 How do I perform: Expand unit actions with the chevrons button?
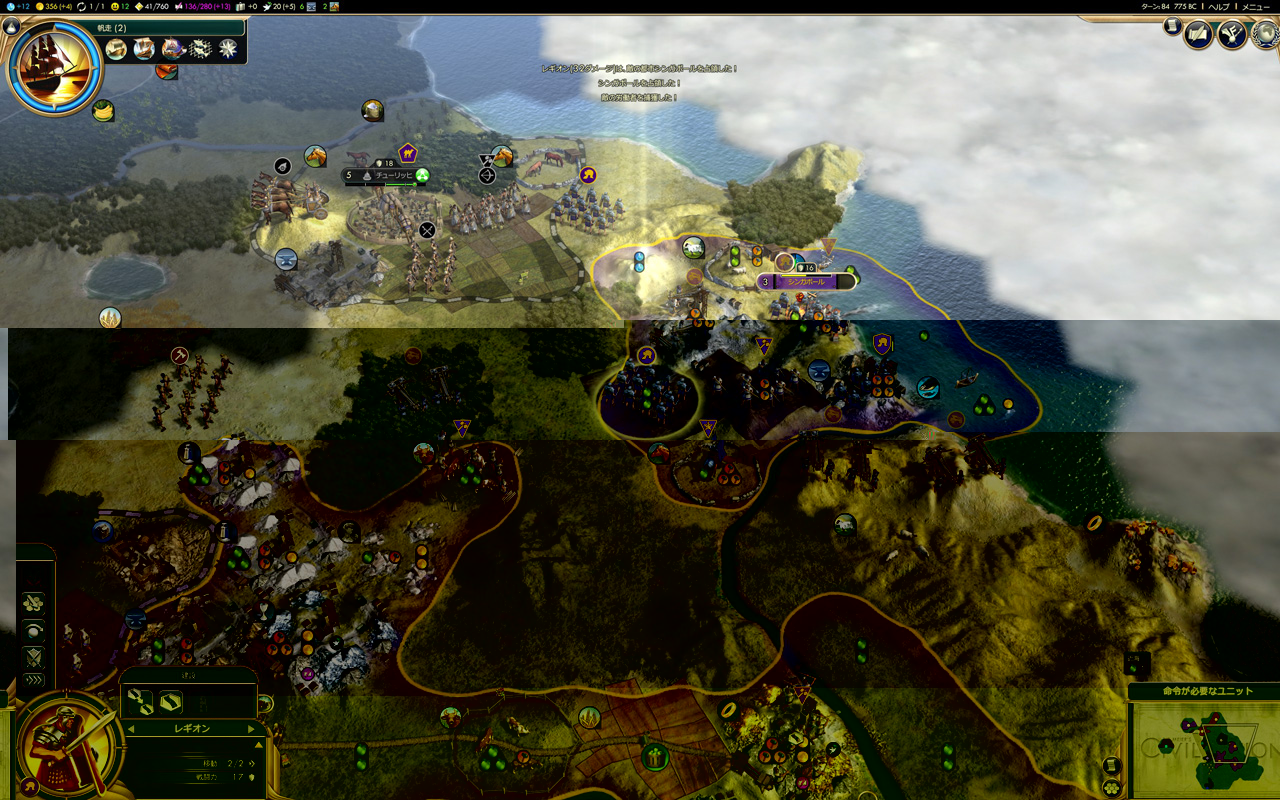point(35,680)
